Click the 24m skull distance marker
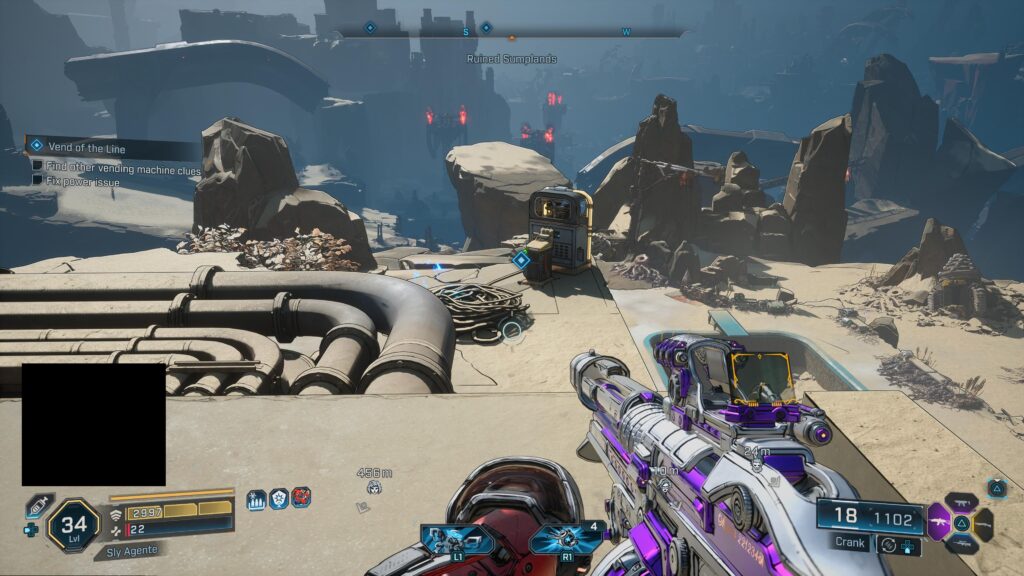1024x576 pixels. click(x=757, y=458)
